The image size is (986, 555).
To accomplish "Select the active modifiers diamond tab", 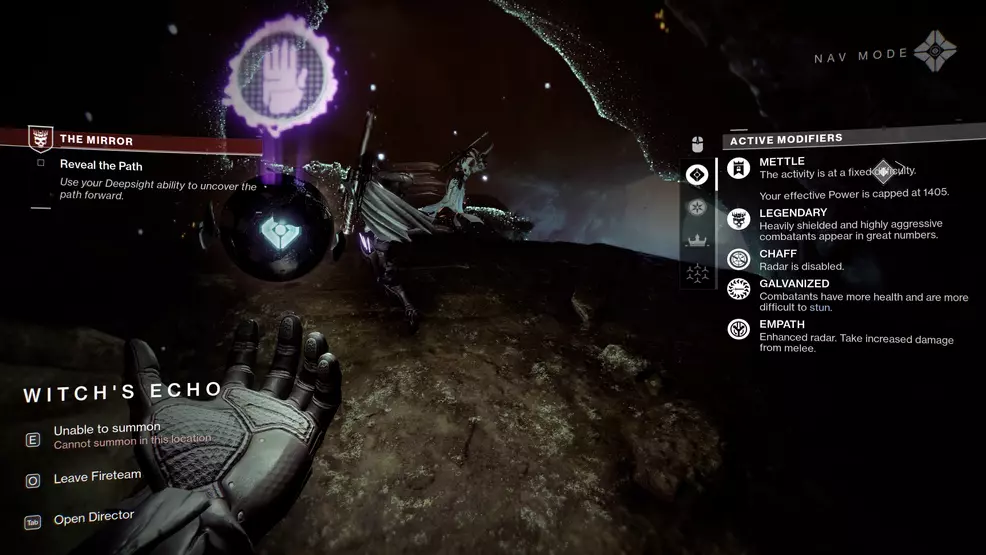I will coord(697,175).
